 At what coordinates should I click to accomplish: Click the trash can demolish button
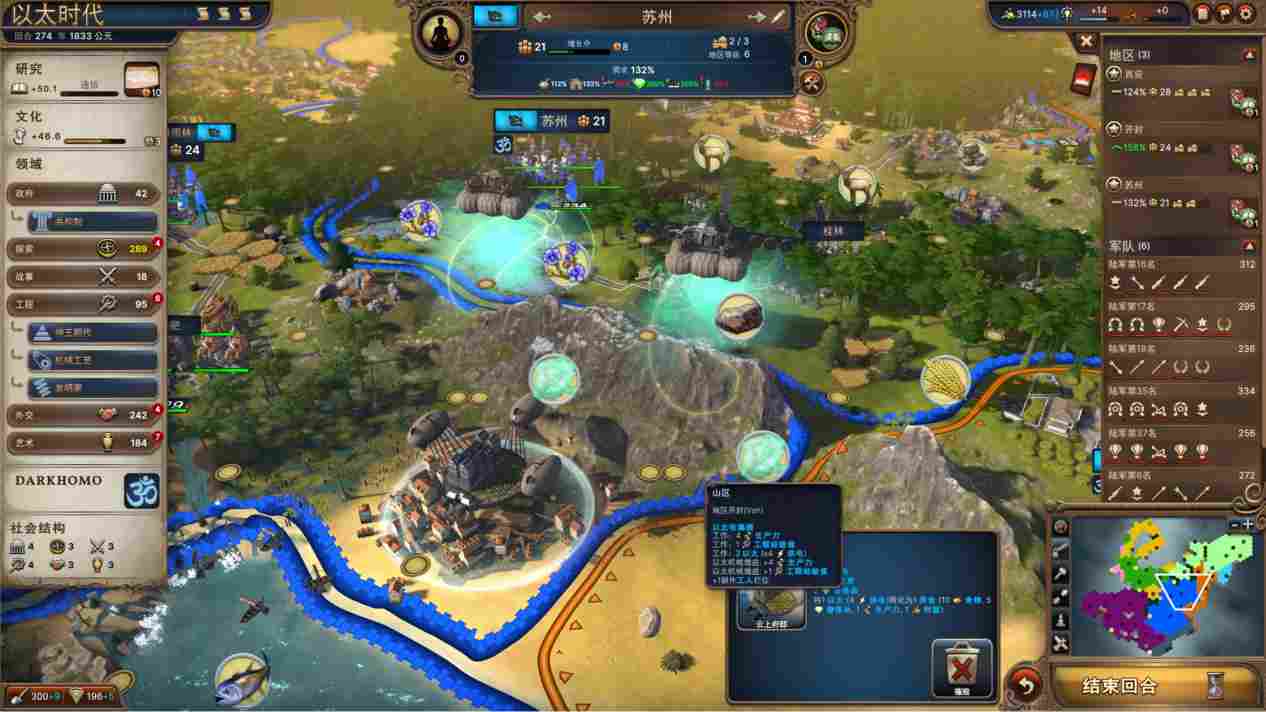click(962, 669)
